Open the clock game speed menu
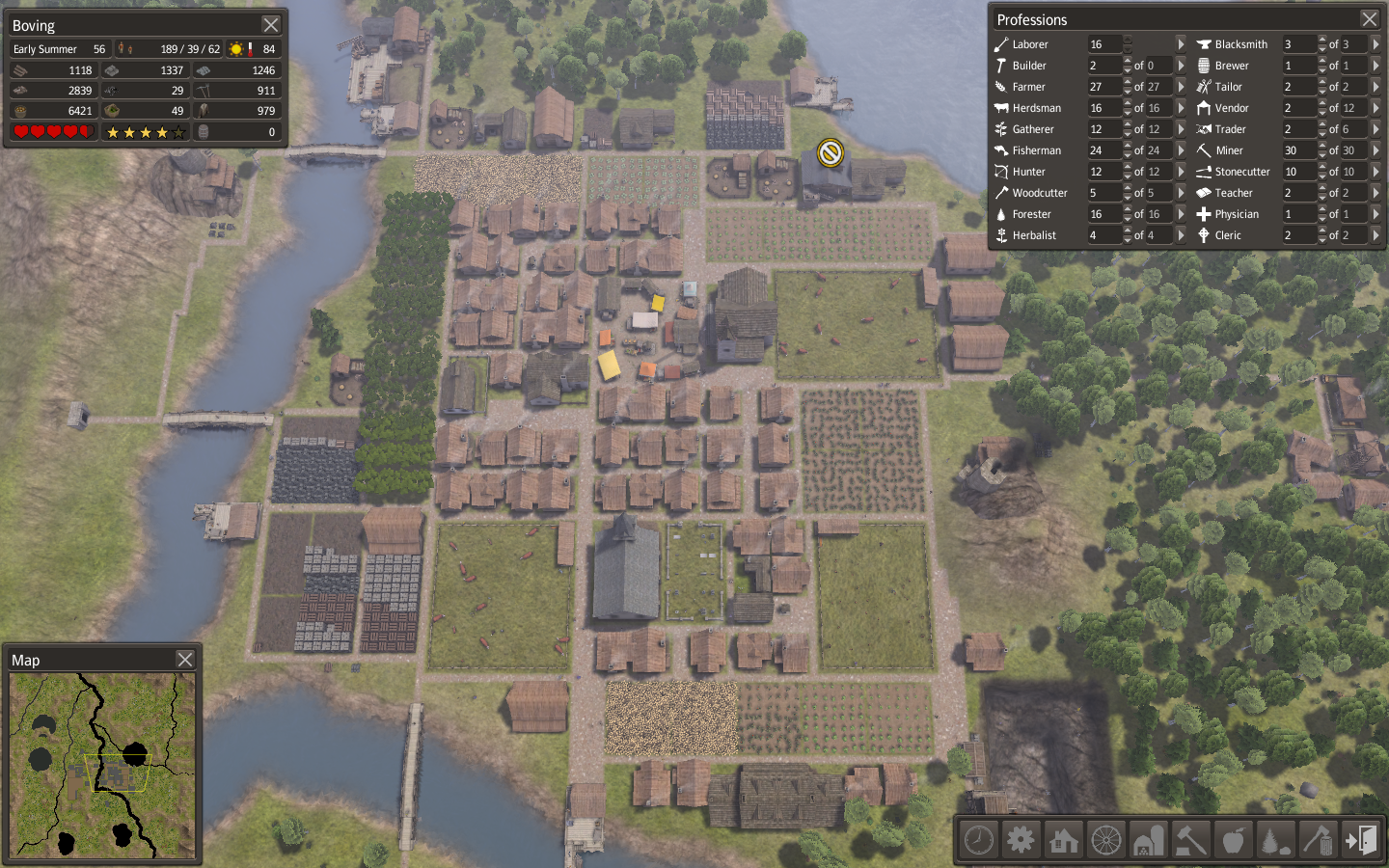1389x868 pixels. click(x=979, y=840)
